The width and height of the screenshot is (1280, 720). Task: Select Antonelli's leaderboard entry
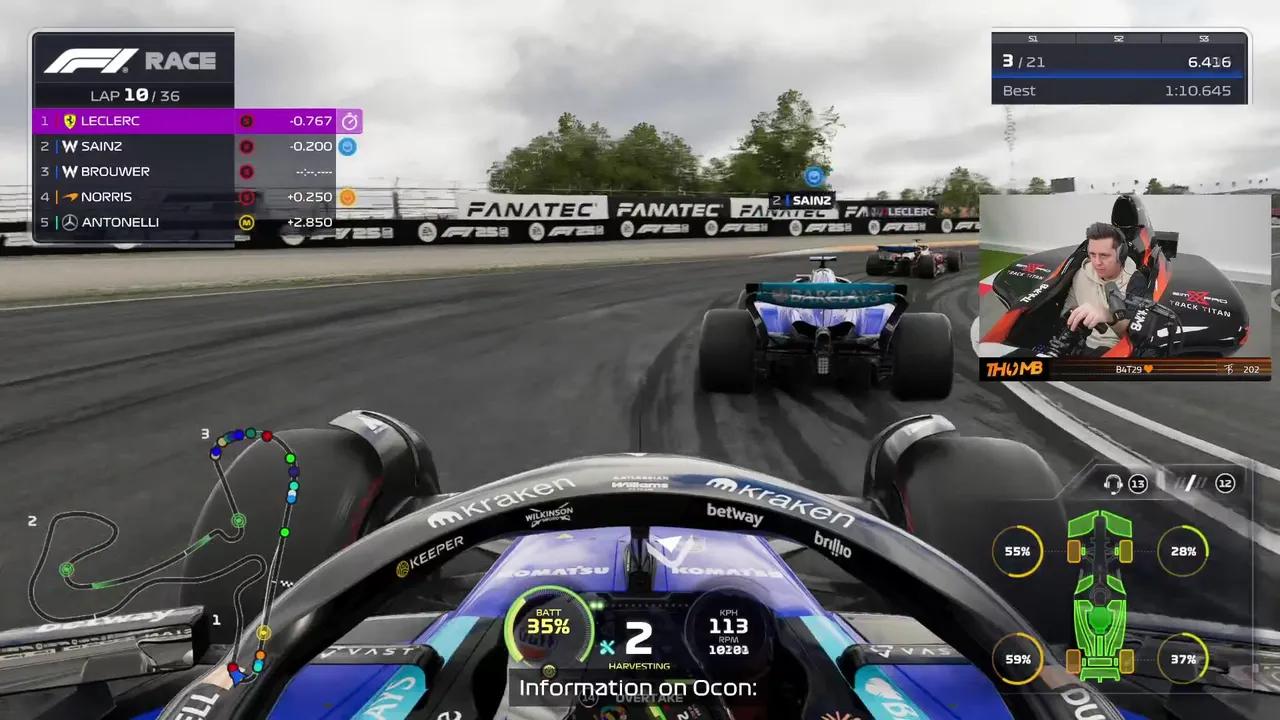(x=185, y=222)
